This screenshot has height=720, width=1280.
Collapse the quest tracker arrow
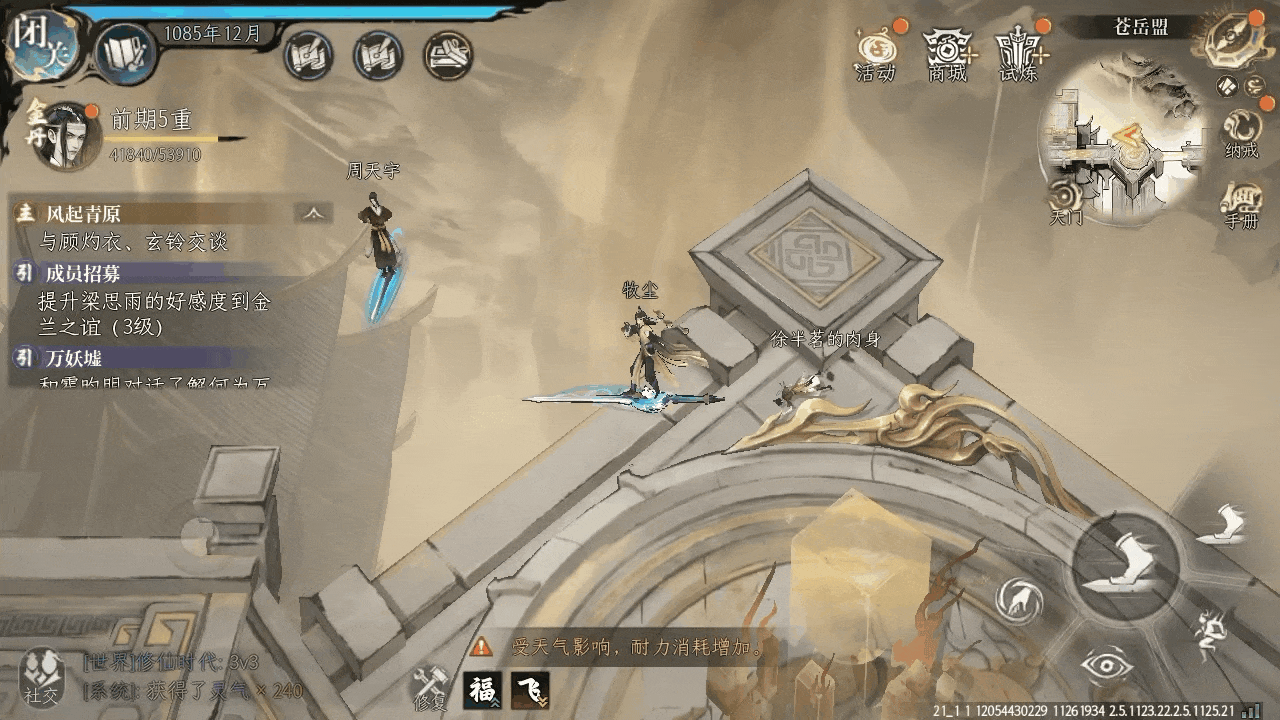click(314, 213)
